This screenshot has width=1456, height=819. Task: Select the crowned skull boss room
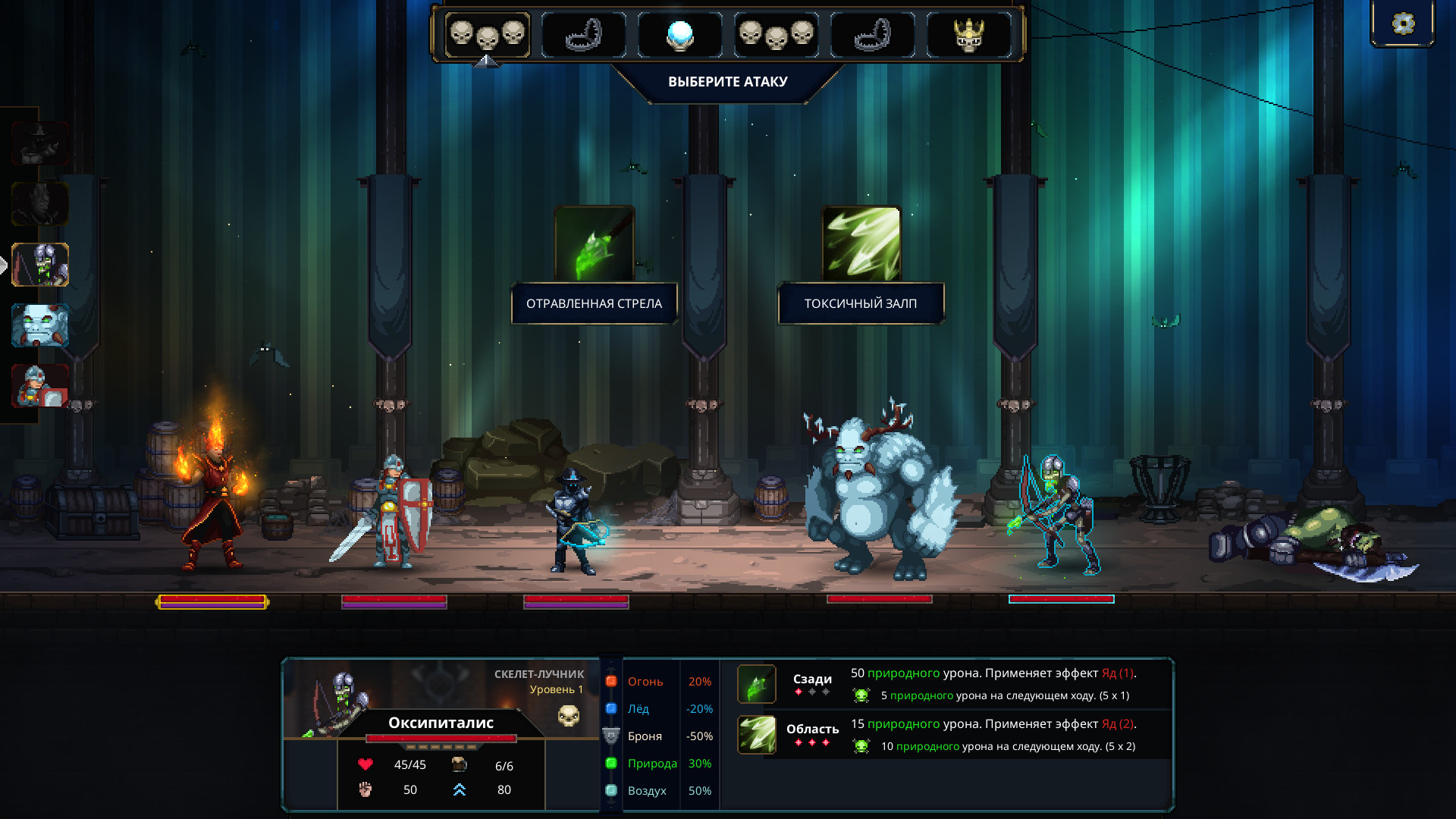coord(968,35)
